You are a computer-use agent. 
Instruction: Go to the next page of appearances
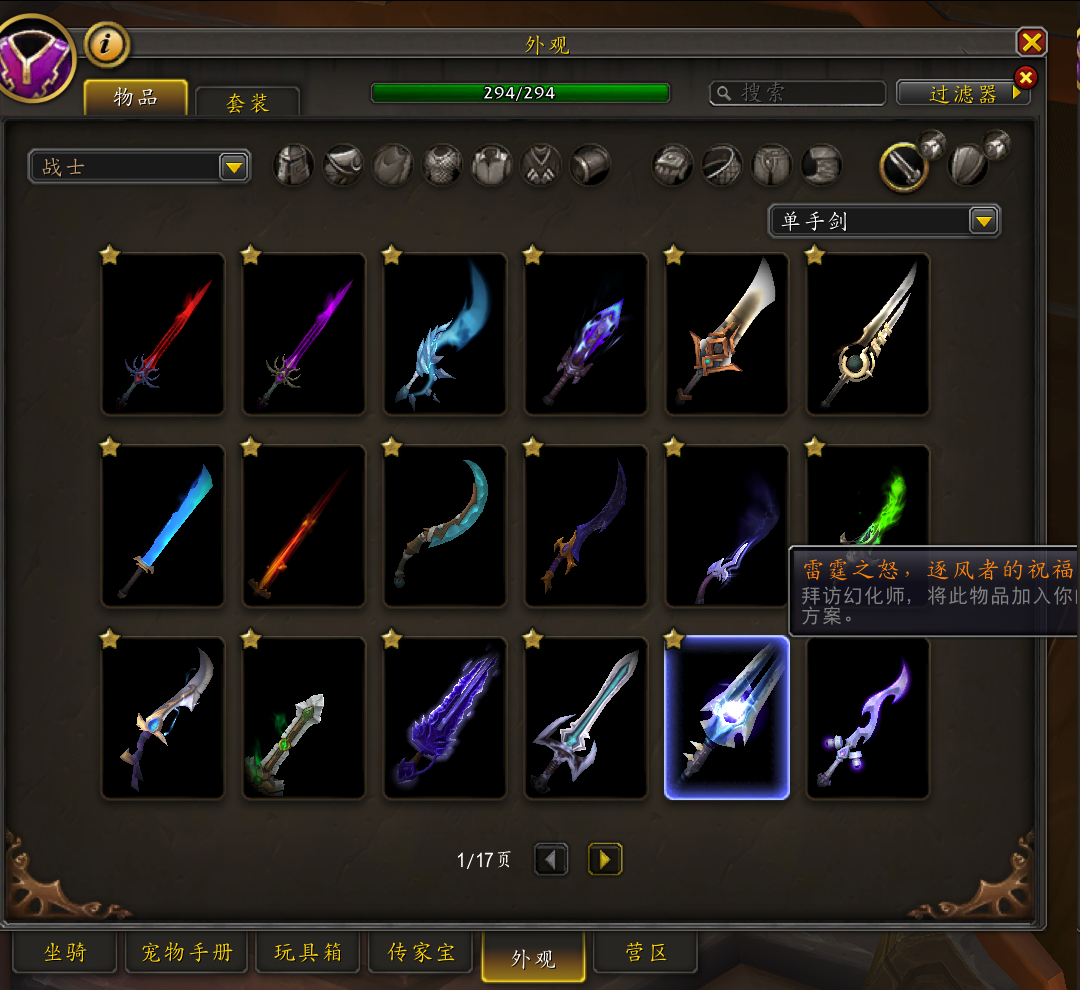point(605,859)
